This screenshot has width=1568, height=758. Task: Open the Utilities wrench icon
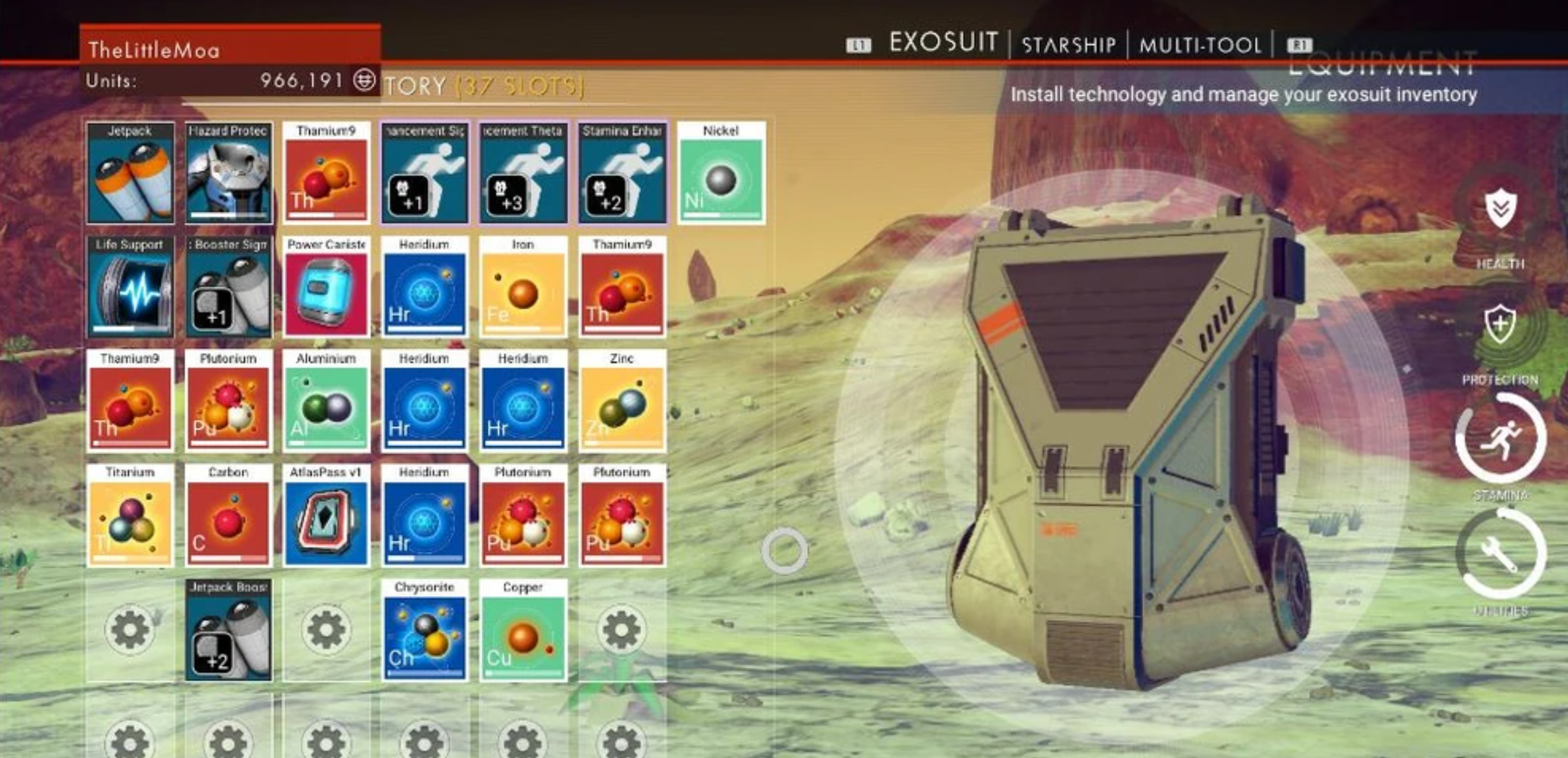1501,554
